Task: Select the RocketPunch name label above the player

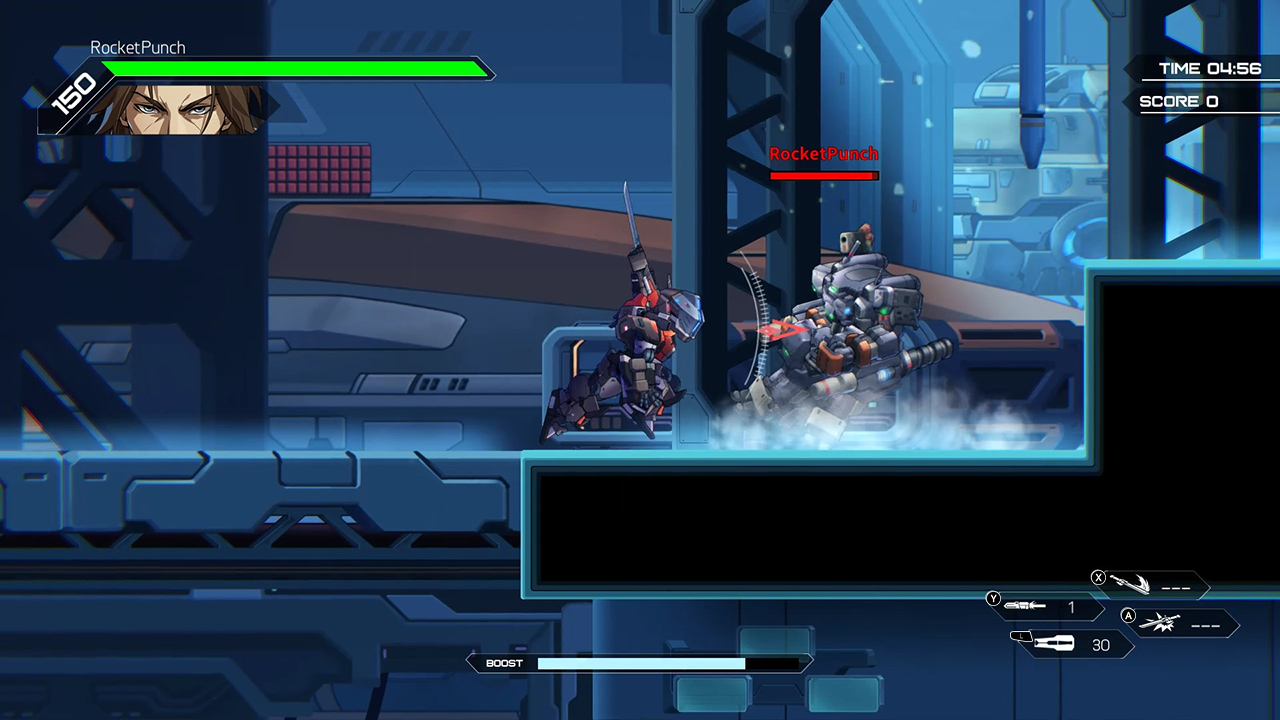Action: [x=138, y=47]
